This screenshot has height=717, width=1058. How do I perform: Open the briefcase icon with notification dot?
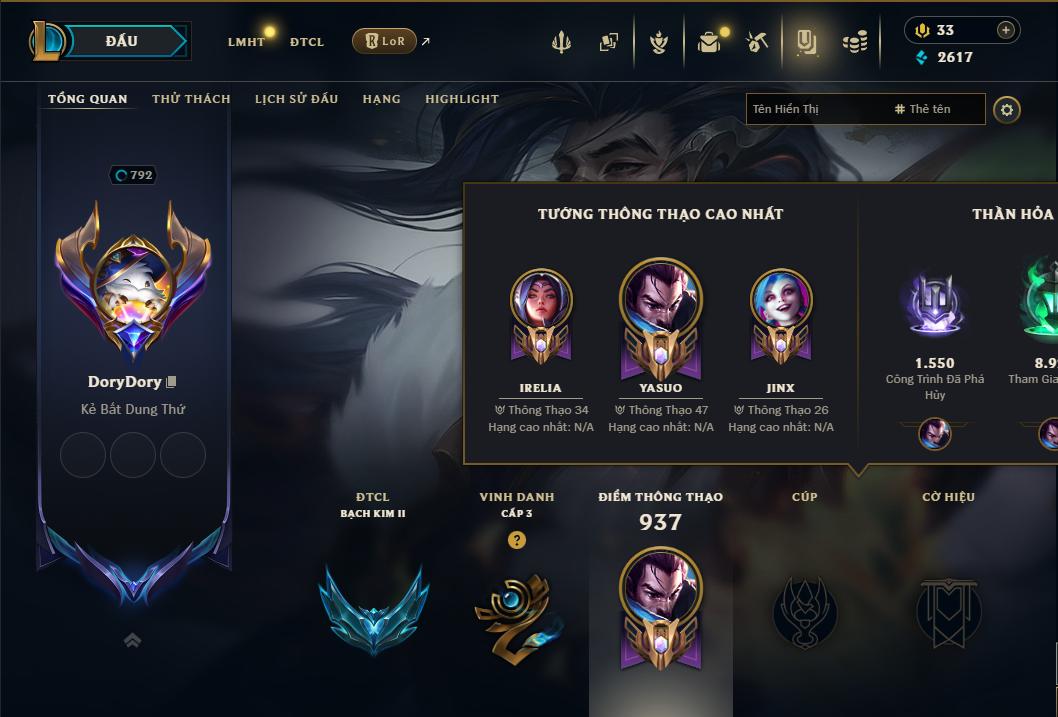709,42
